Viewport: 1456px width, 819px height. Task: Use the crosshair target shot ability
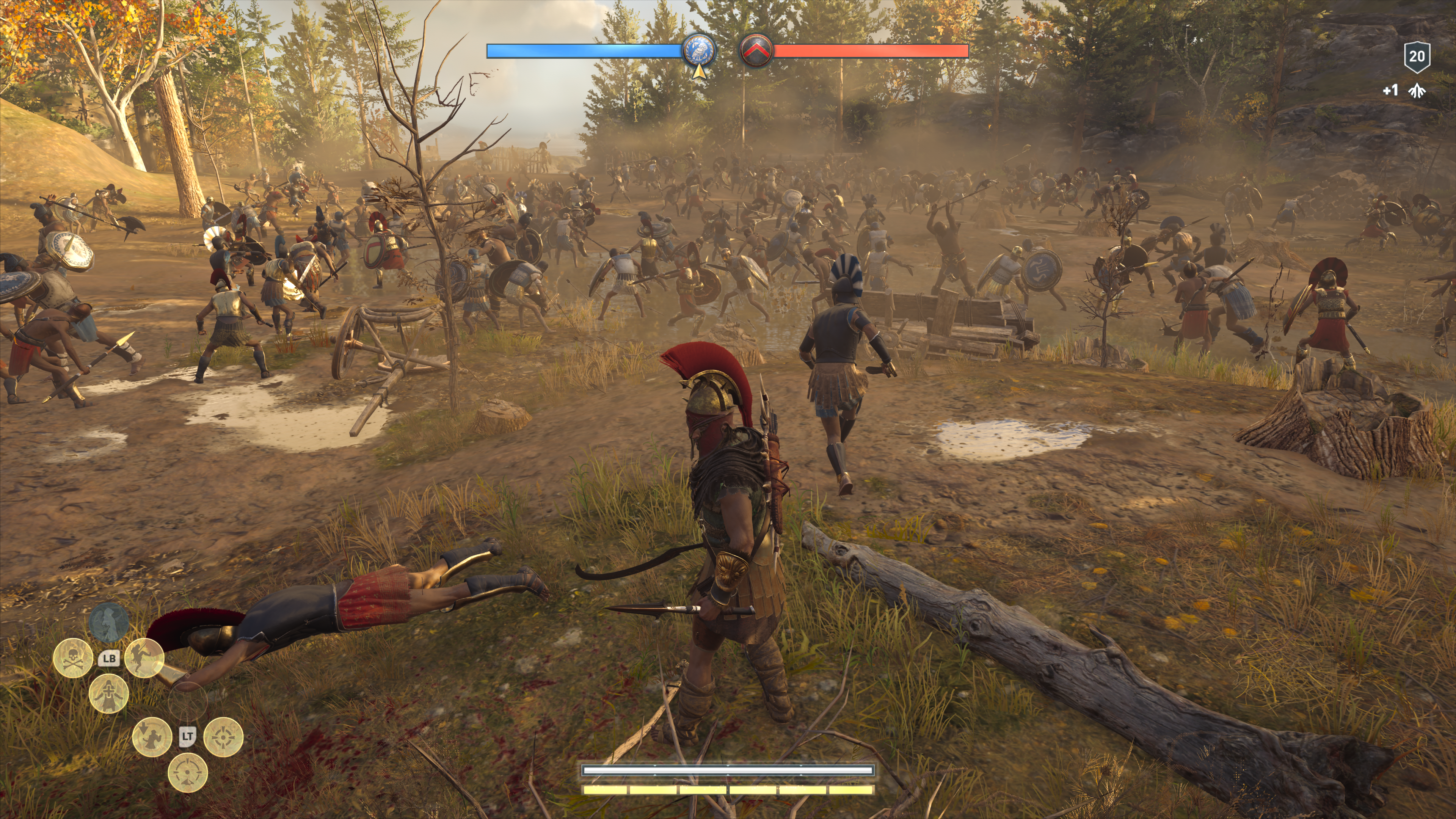[223, 737]
